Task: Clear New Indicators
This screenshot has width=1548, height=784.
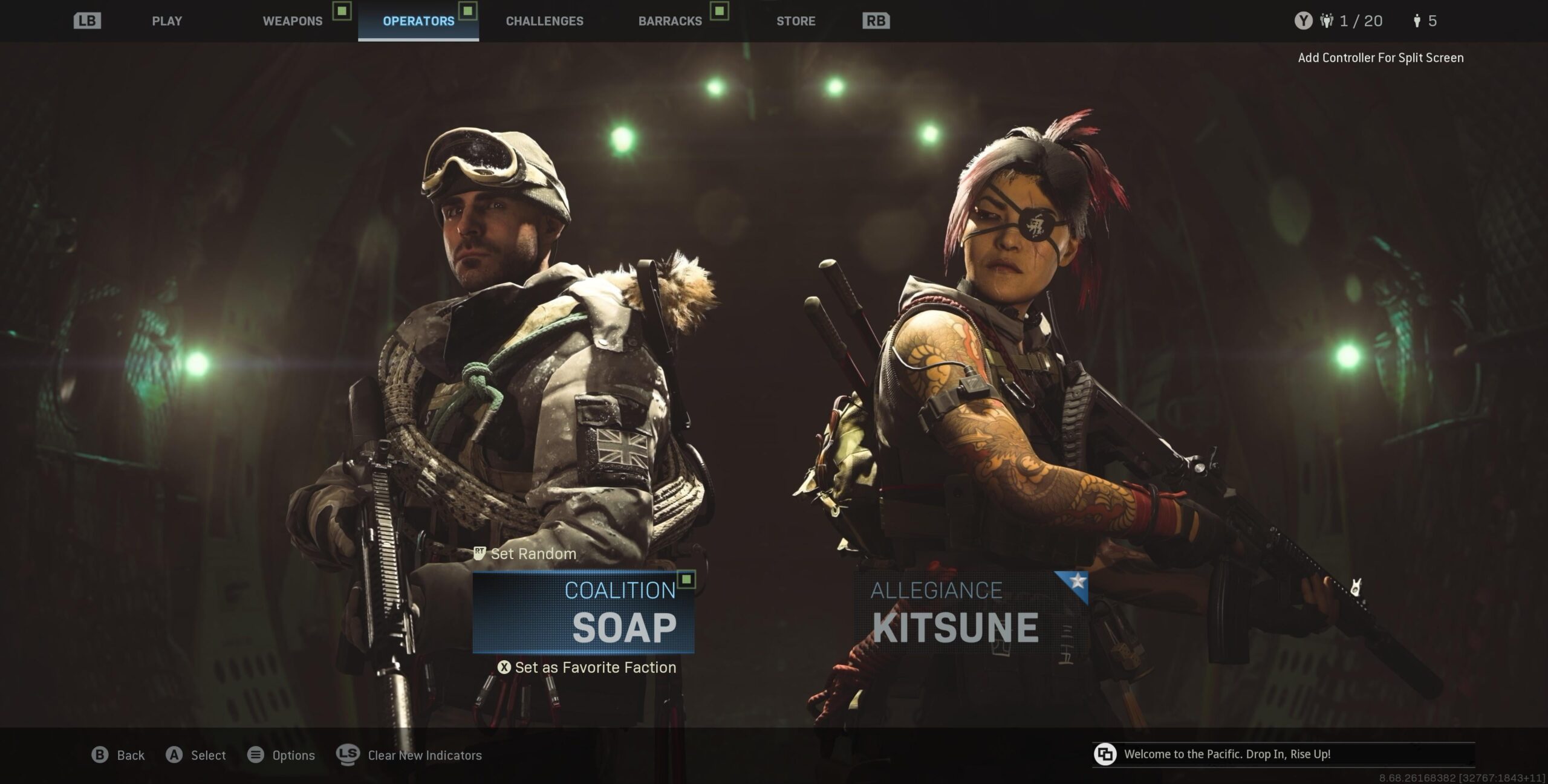Action: pyautogui.click(x=410, y=755)
